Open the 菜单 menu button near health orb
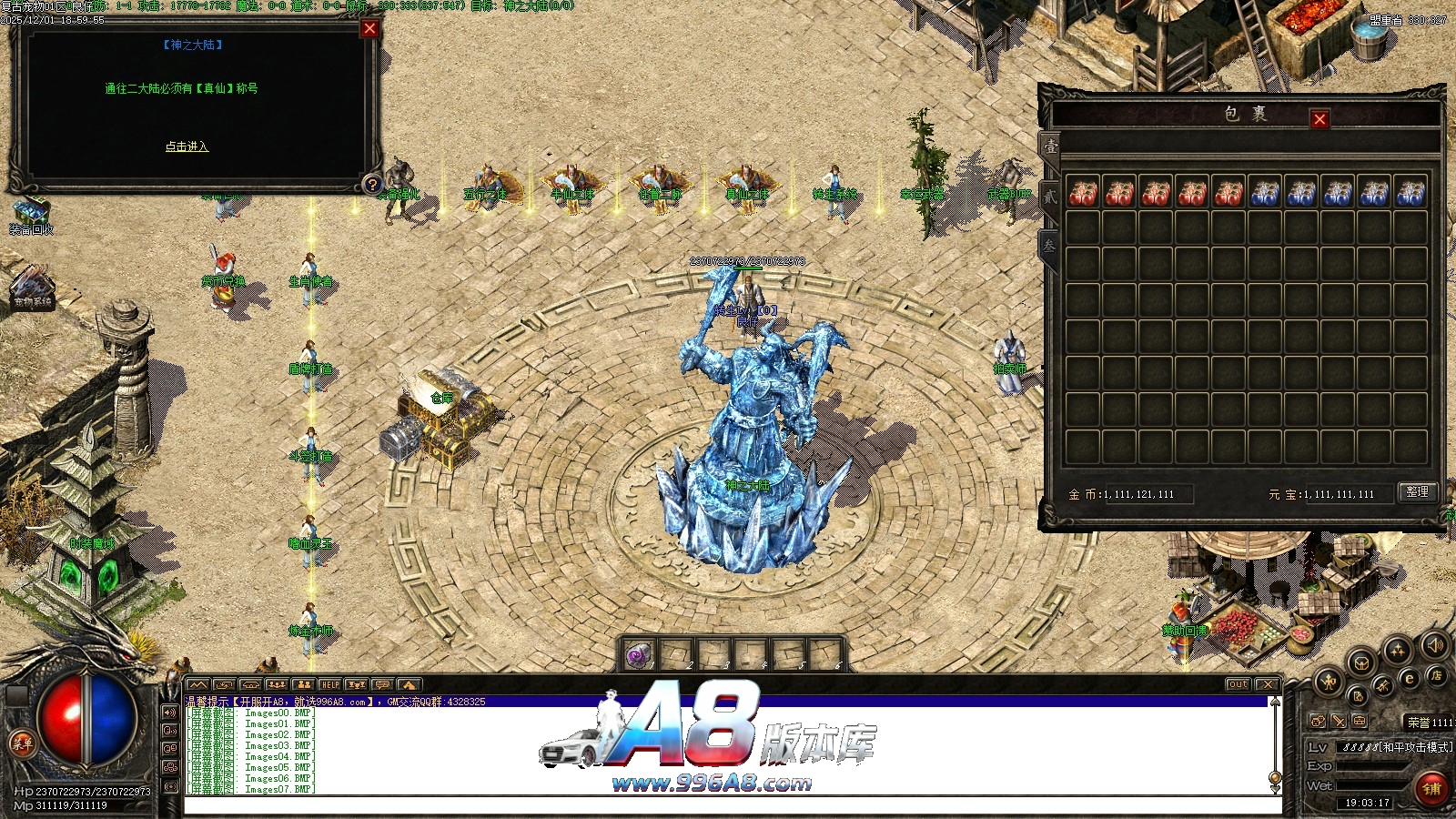The width and height of the screenshot is (1456, 819). 22,743
